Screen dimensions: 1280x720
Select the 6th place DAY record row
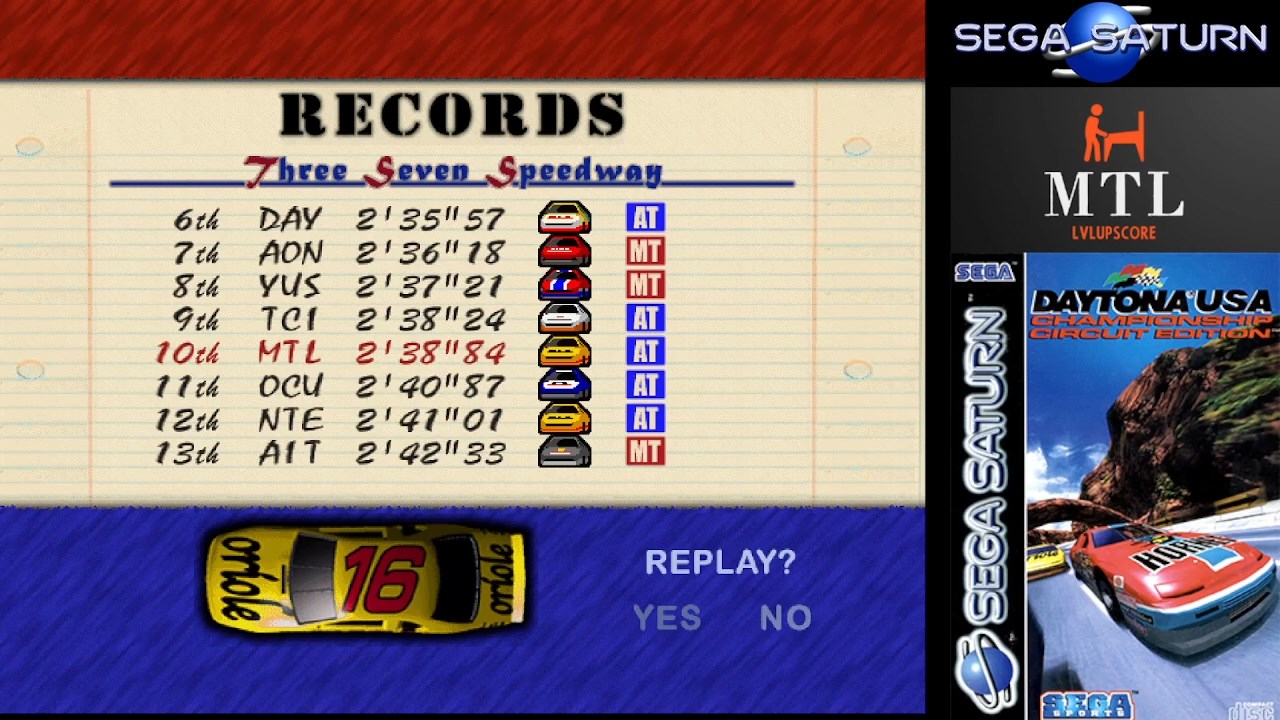click(x=410, y=219)
